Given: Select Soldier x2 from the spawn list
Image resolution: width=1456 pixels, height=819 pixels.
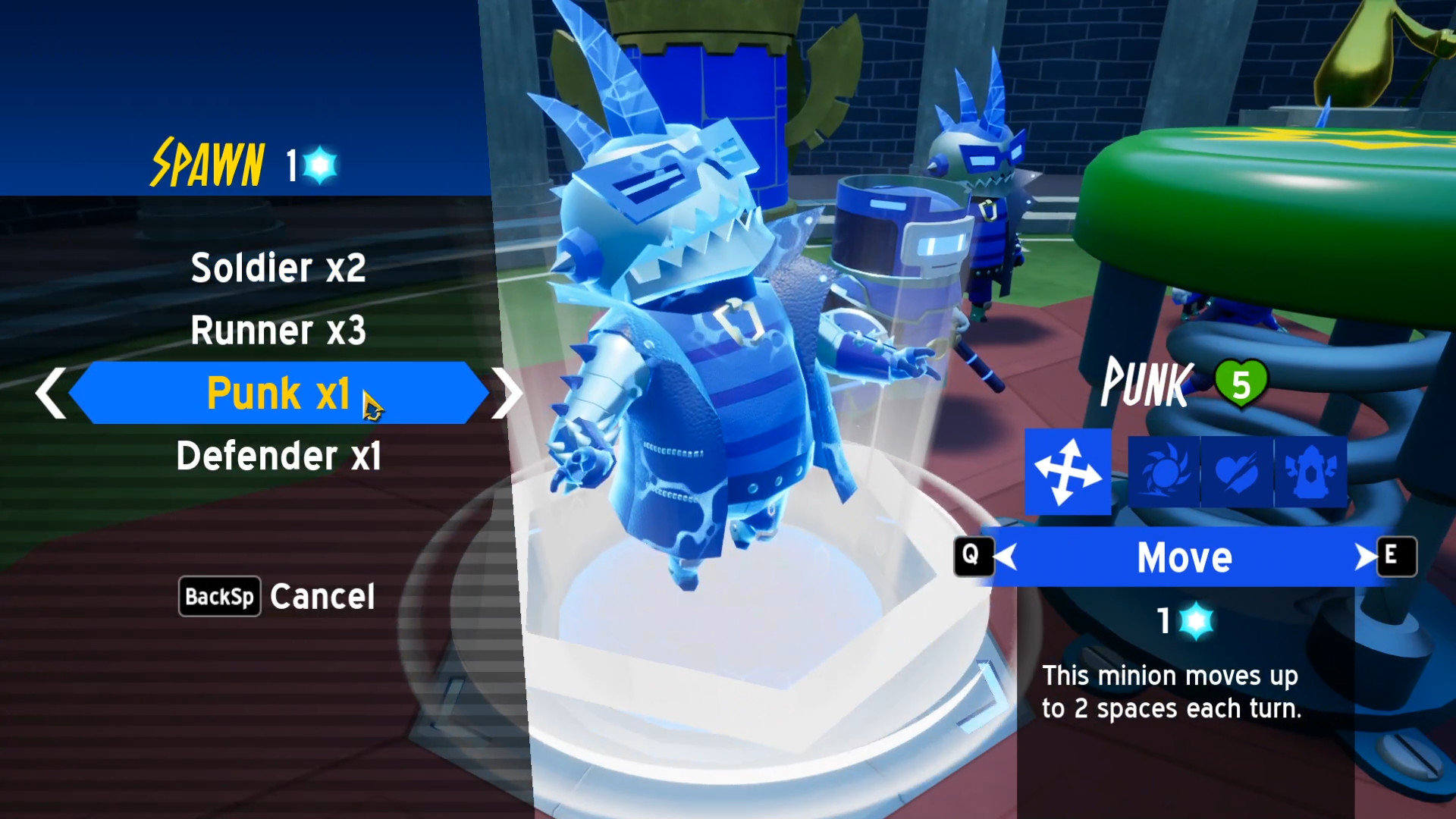Looking at the screenshot, I should 278,268.
